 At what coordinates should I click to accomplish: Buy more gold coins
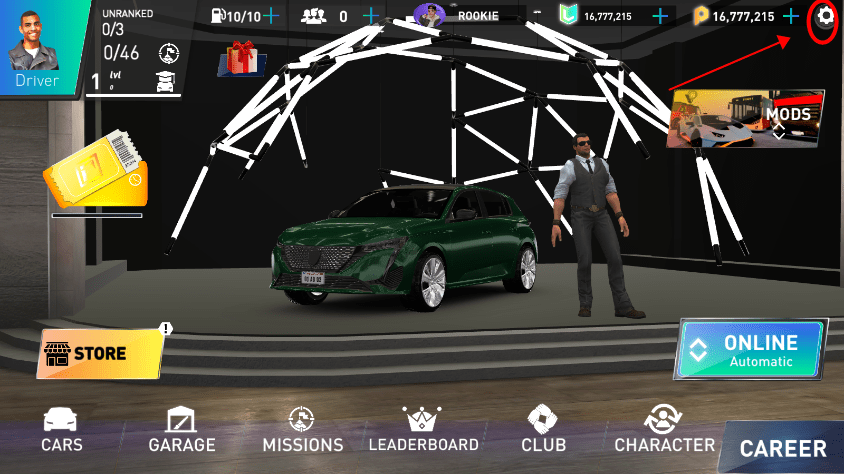(791, 16)
